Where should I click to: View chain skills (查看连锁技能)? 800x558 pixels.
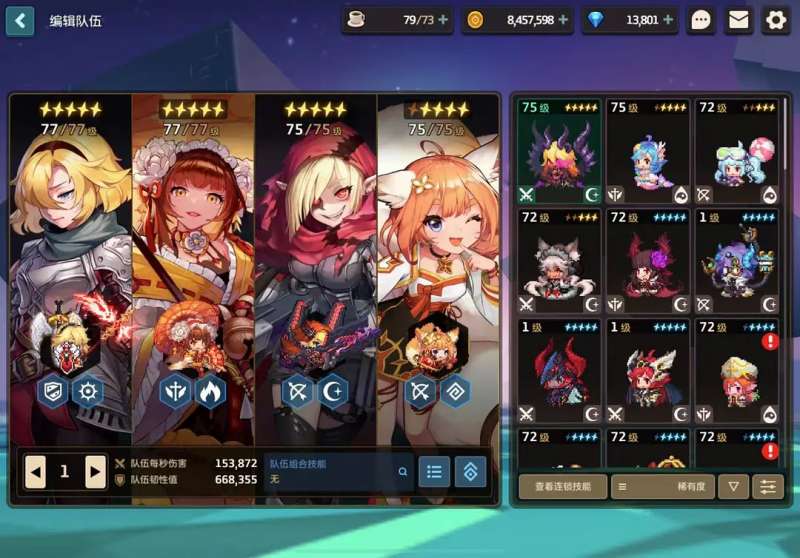click(x=562, y=487)
